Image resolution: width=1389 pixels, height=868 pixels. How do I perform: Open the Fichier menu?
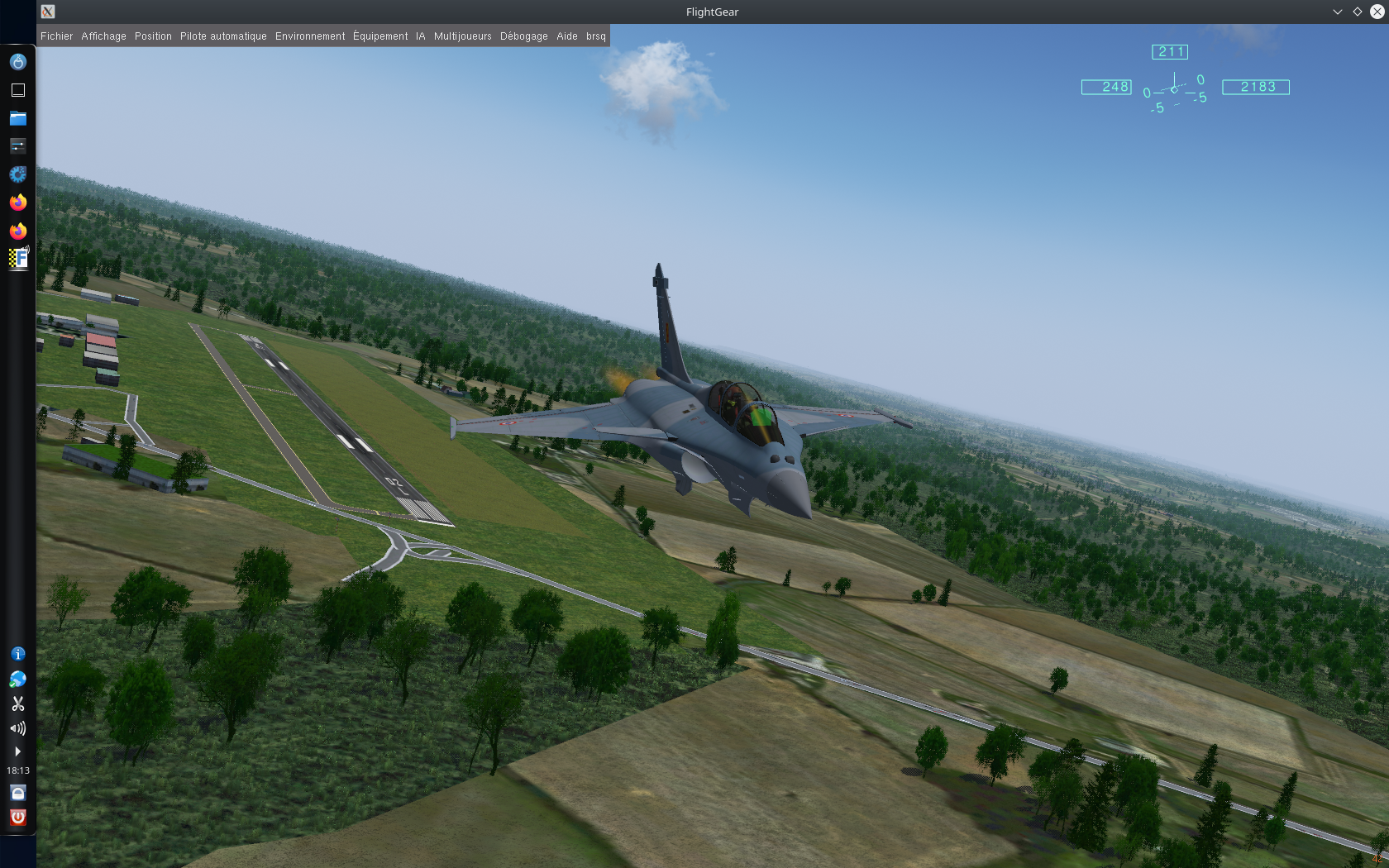pyautogui.click(x=56, y=36)
